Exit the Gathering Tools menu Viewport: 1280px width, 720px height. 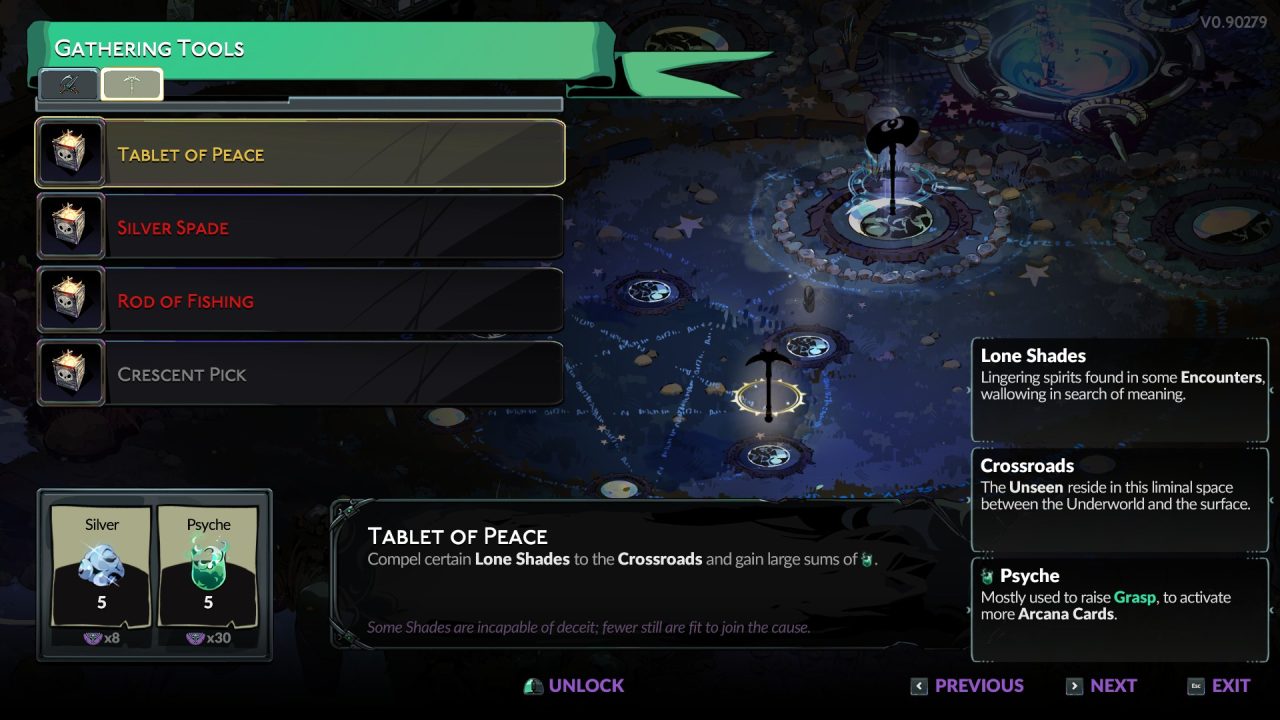click(x=1219, y=686)
